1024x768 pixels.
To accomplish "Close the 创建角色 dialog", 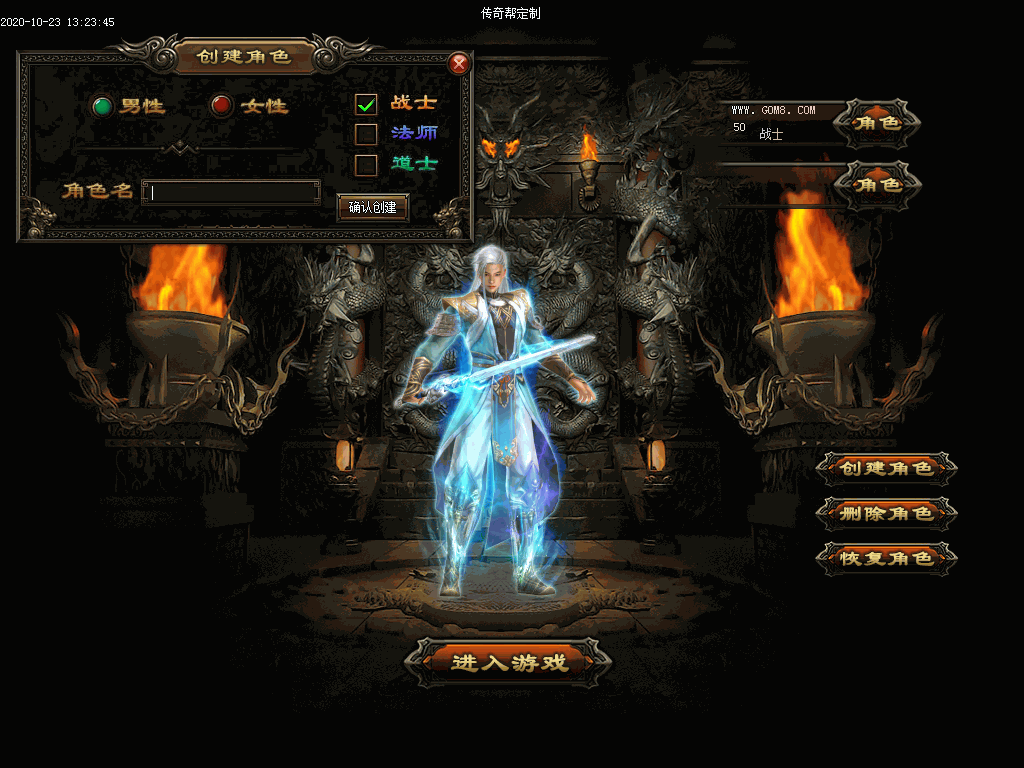I will click(x=459, y=64).
